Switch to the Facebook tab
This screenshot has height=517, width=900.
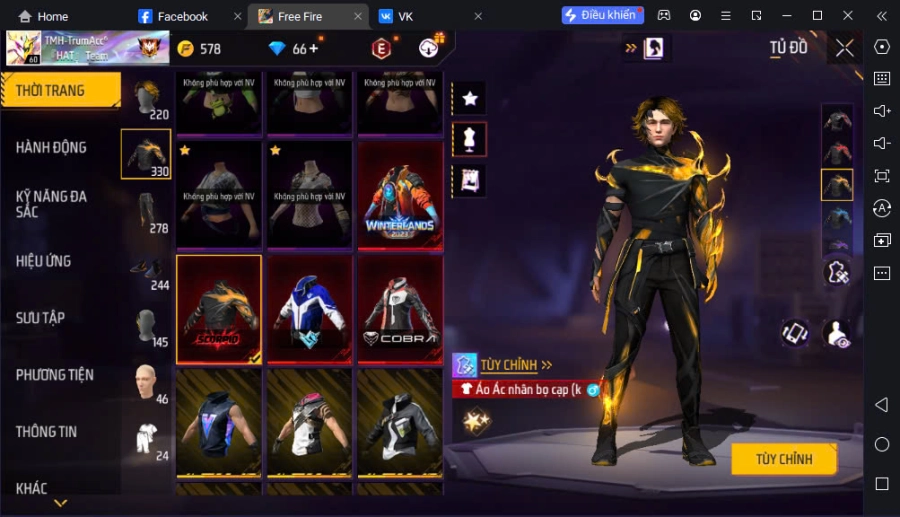[x=182, y=16]
